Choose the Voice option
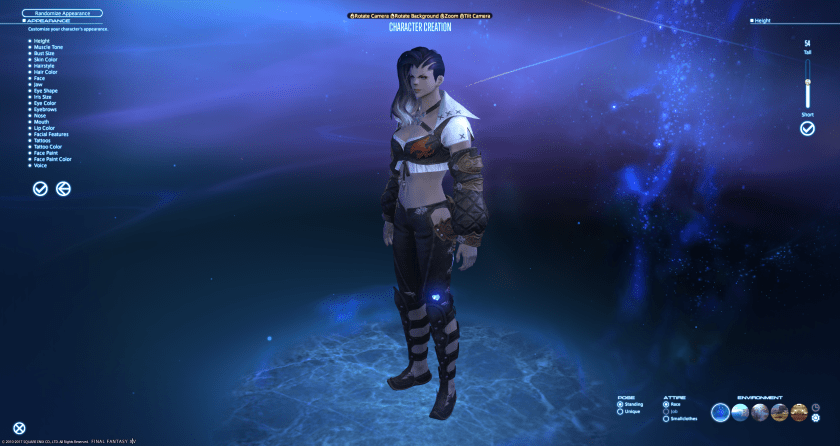Image resolution: width=840 pixels, height=446 pixels. [40, 164]
